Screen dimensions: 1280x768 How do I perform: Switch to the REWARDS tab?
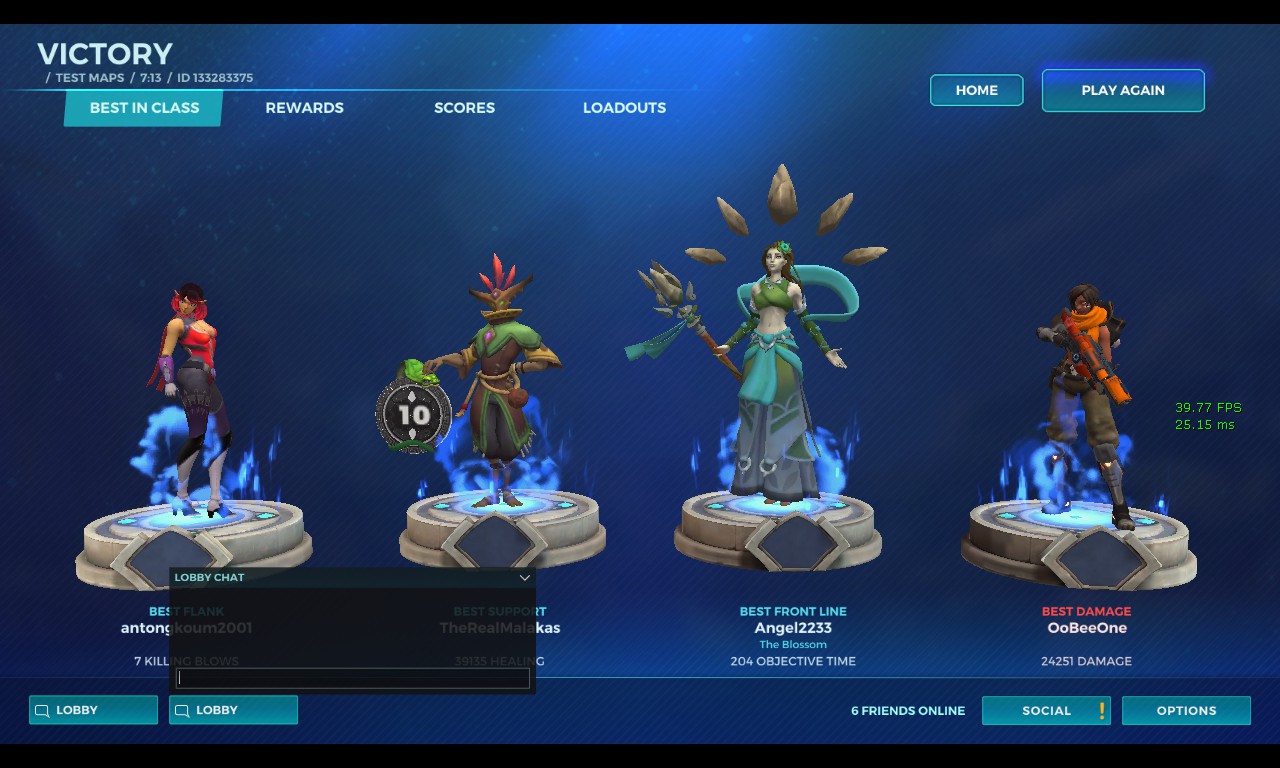[304, 108]
